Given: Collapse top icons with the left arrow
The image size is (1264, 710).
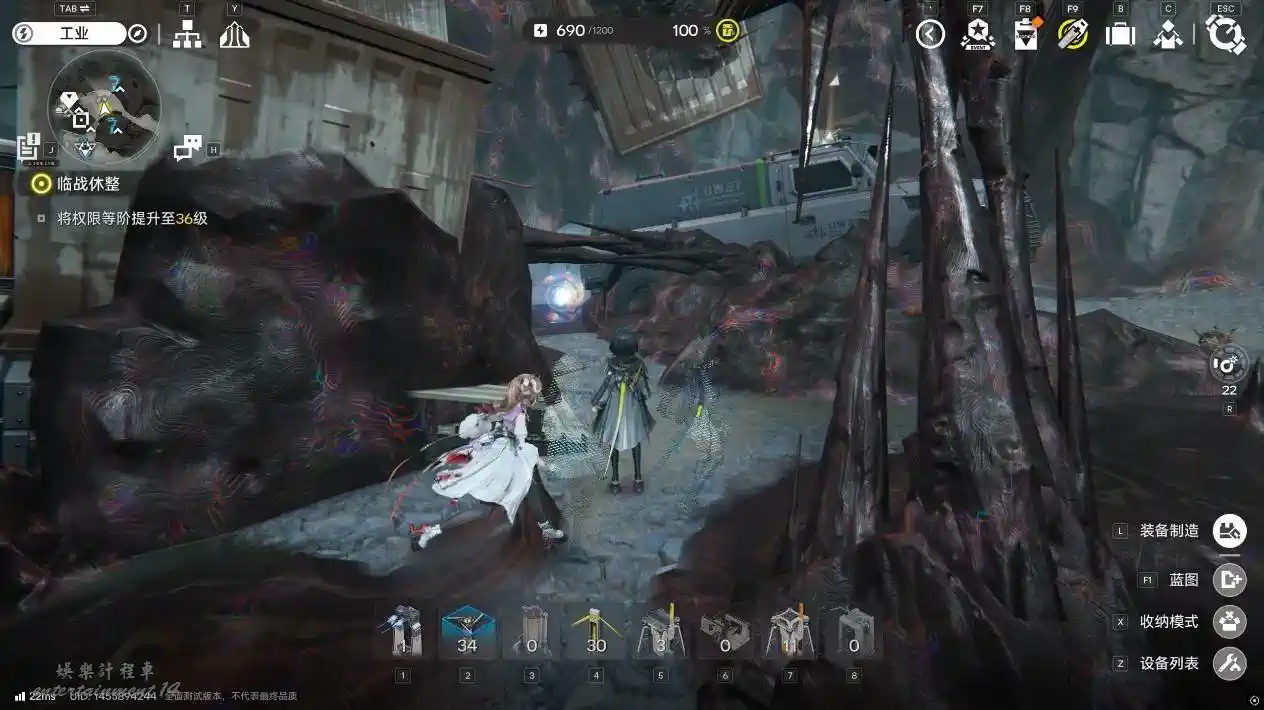Looking at the screenshot, I should tap(930, 34).
